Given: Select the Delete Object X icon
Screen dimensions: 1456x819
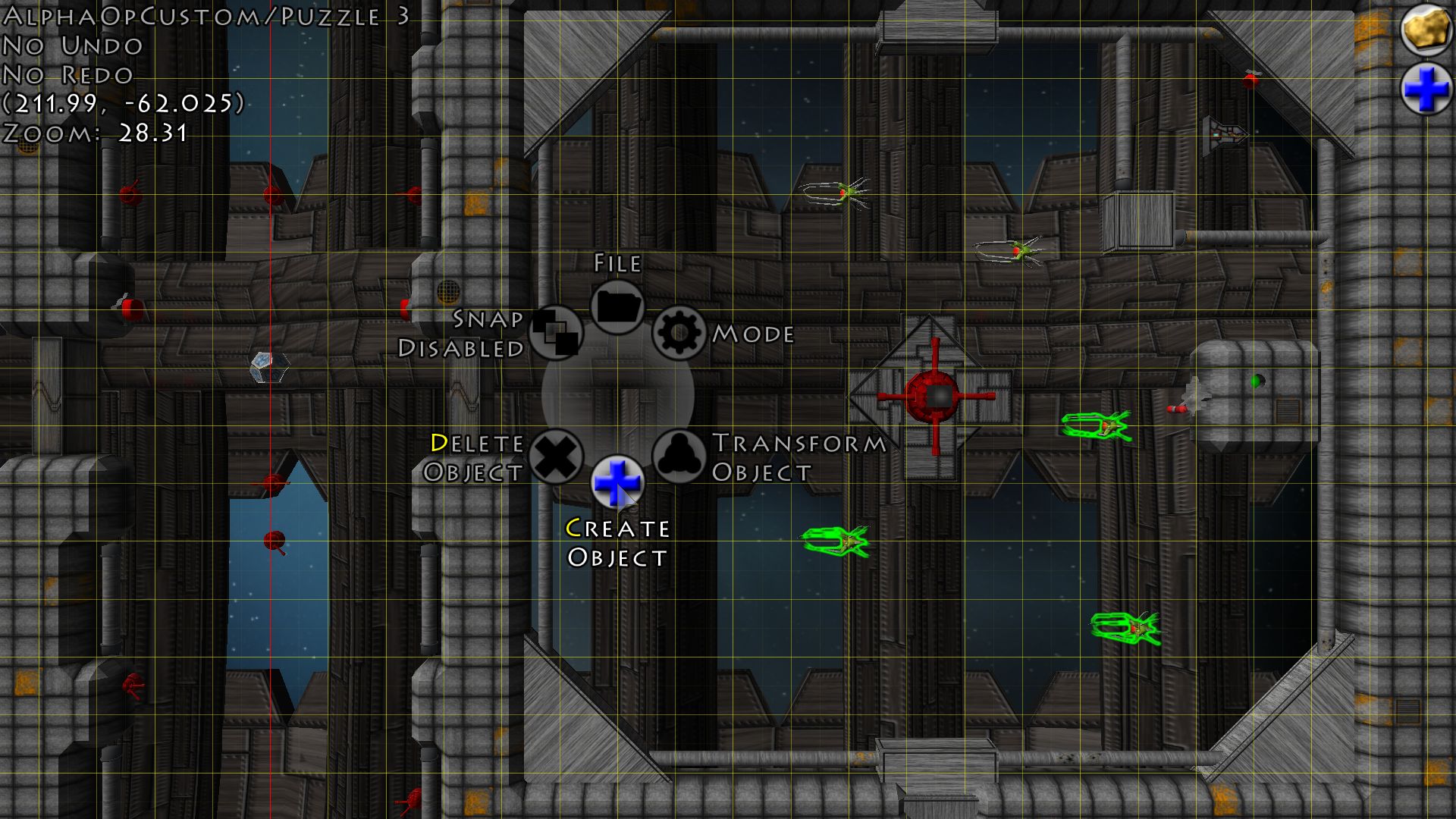Looking at the screenshot, I should pos(557,457).
